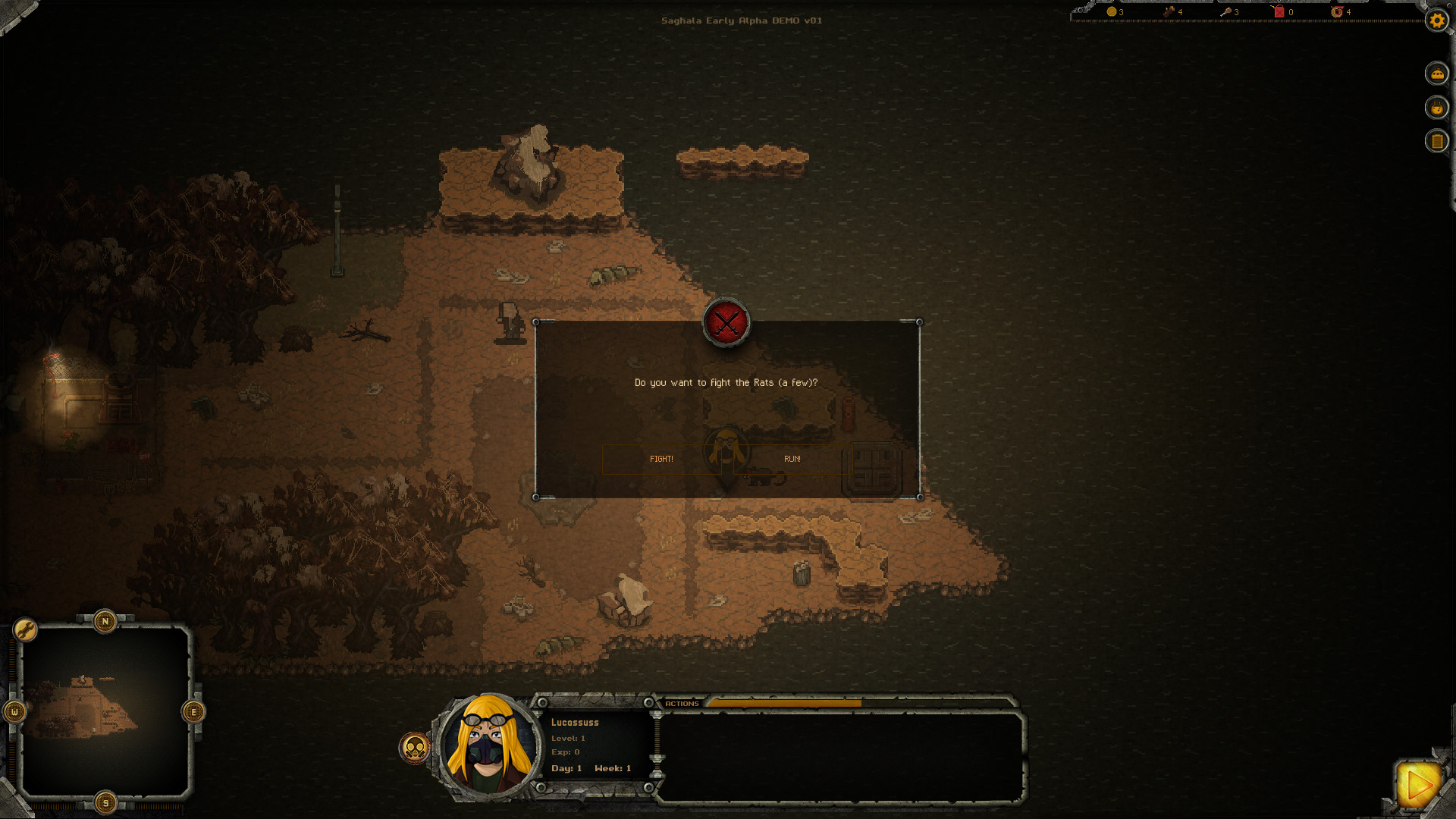Open the crafting flask panel

(1437, 107)
